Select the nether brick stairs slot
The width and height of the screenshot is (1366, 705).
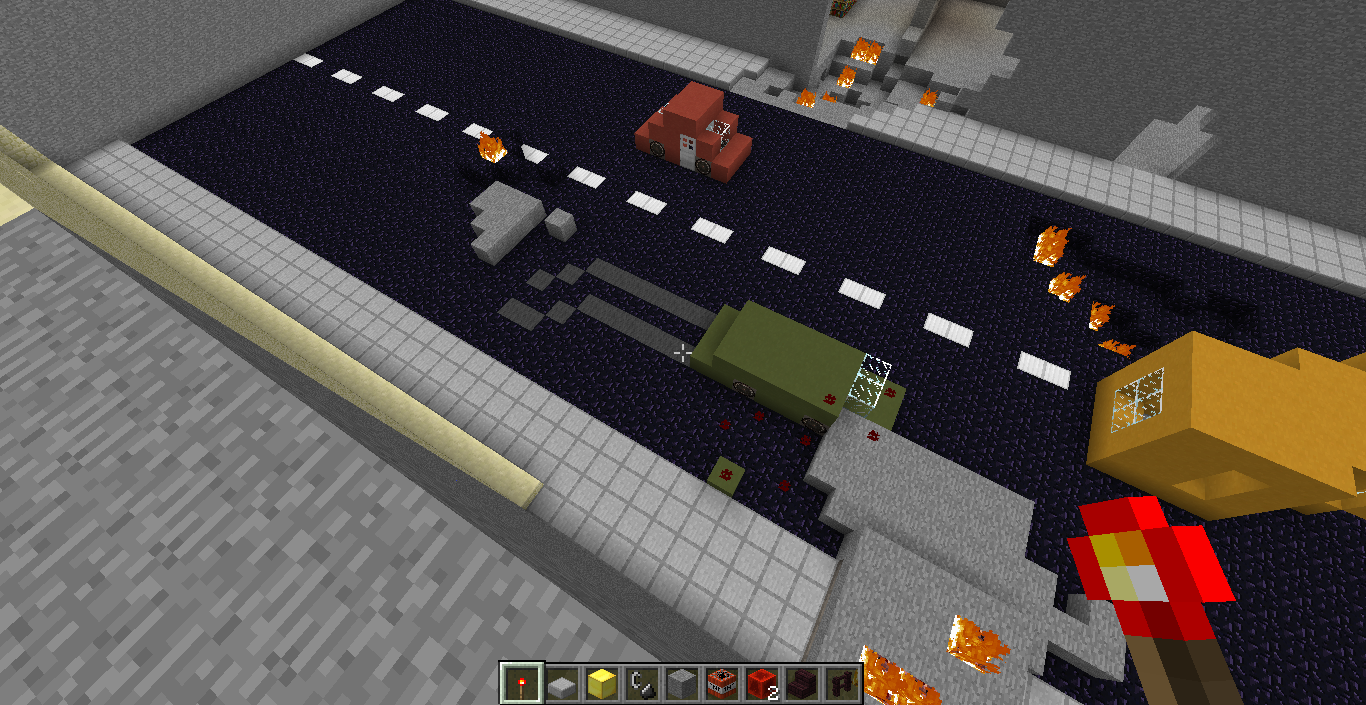coord(801,684)
